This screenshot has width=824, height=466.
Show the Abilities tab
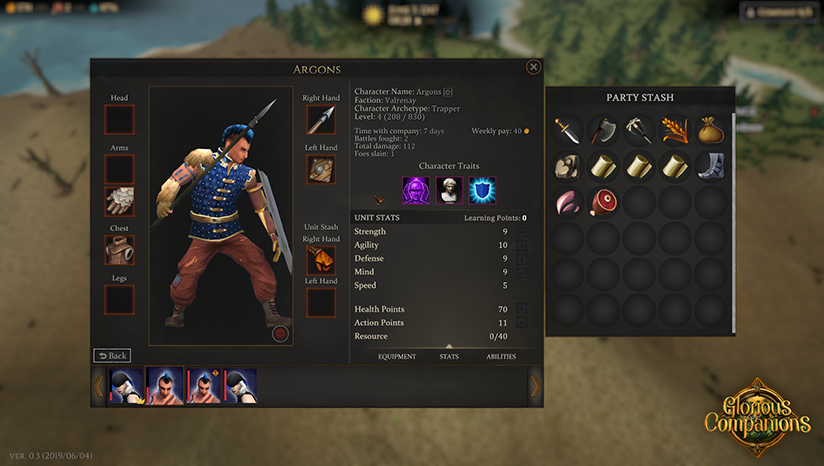coord(503,356)
